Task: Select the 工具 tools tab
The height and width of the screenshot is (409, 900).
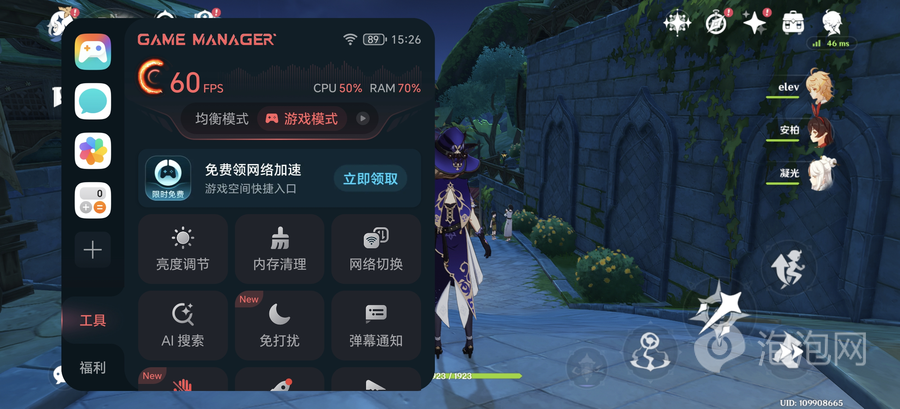Action: coord(93,320)
